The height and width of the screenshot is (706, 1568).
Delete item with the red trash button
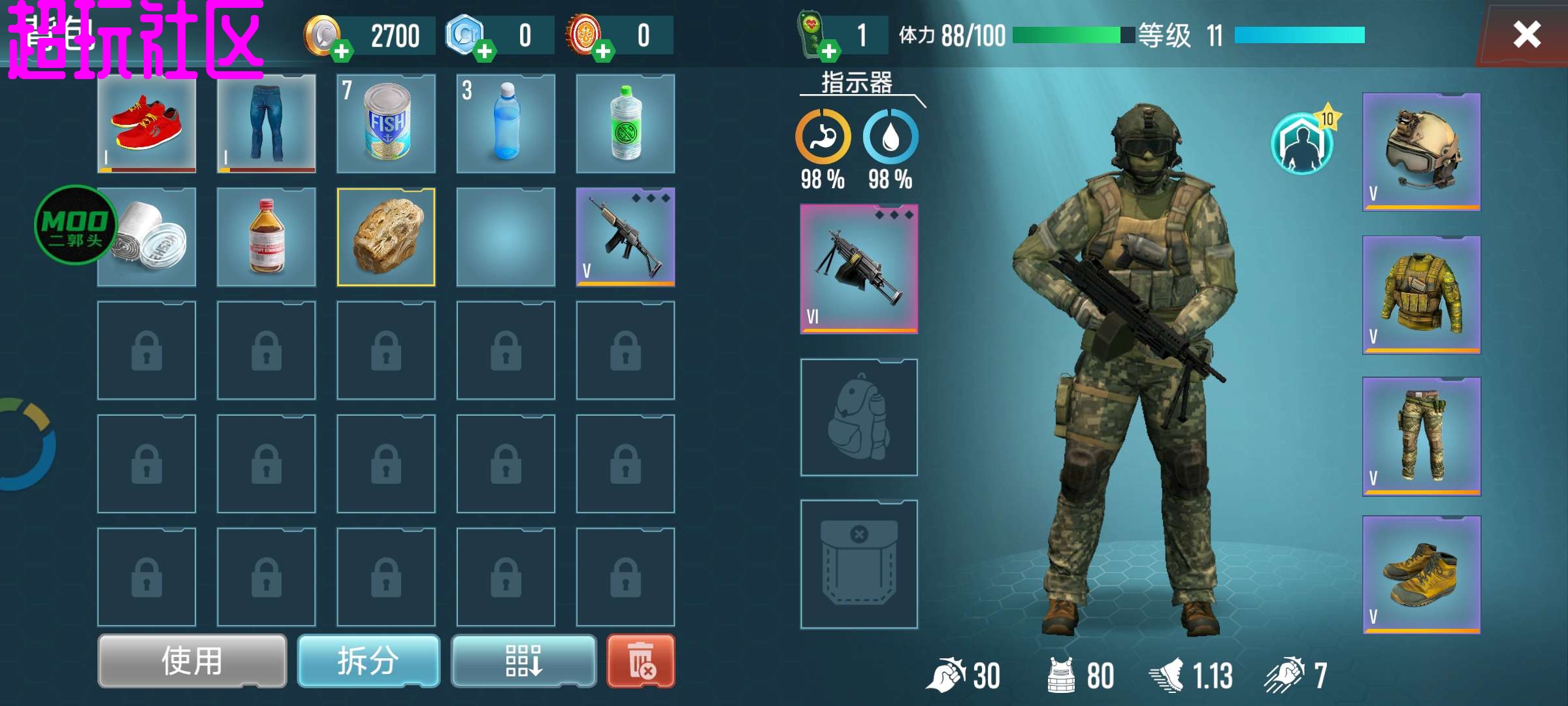coord(640,661)
